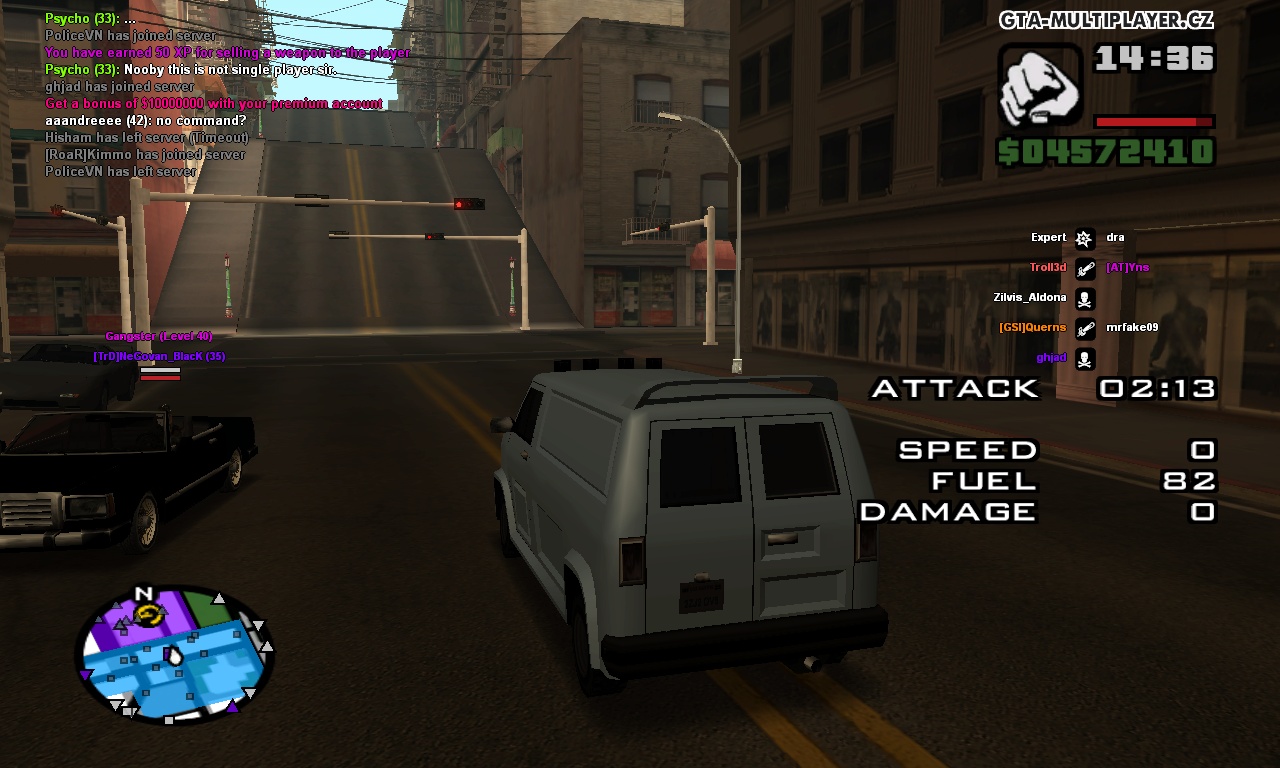This screenshot has width=1280, height=768.
Task: Select the premium account bonus chat message
Action: [213, 104]
